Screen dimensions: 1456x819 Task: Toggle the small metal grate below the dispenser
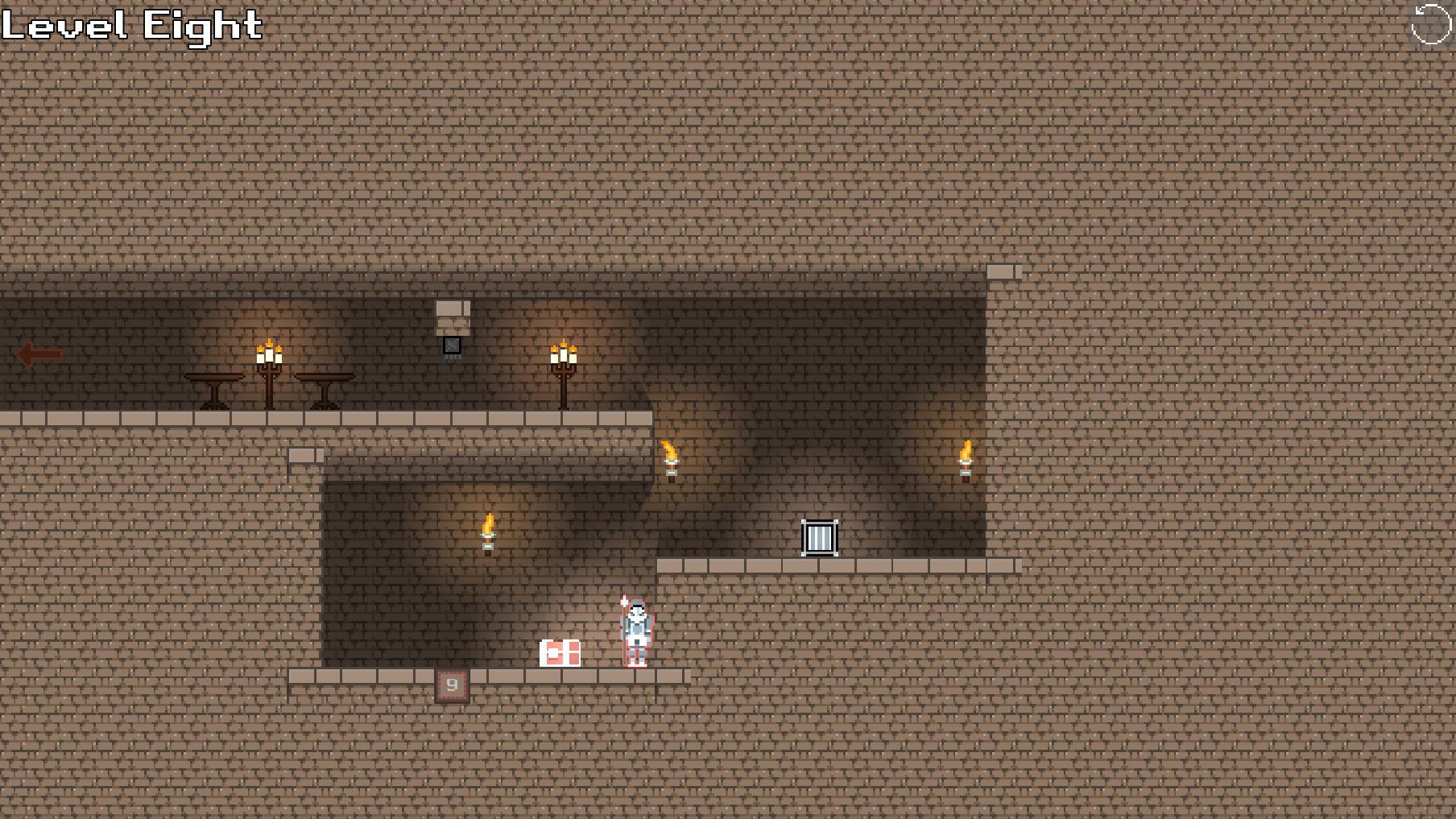452,346
